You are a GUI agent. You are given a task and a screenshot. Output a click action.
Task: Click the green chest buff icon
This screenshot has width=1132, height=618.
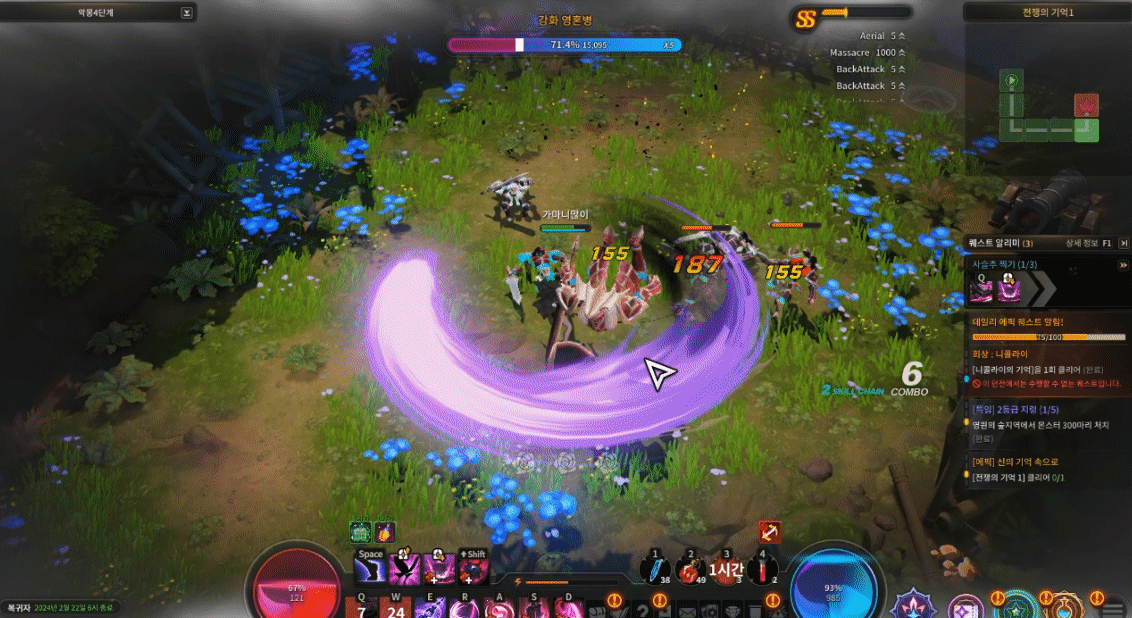pos(361,532)
